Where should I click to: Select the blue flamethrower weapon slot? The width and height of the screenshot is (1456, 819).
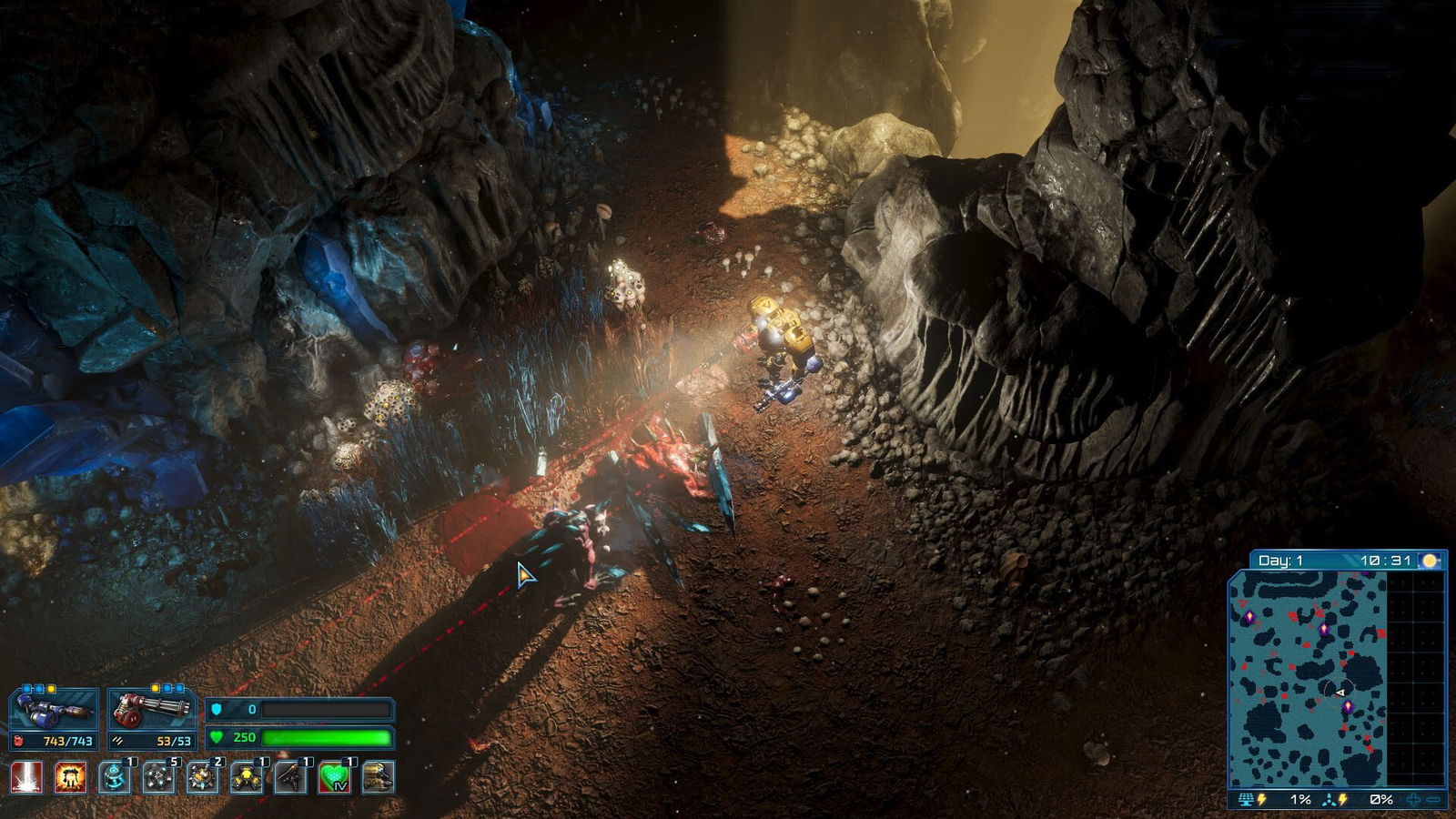pos(54,711)
